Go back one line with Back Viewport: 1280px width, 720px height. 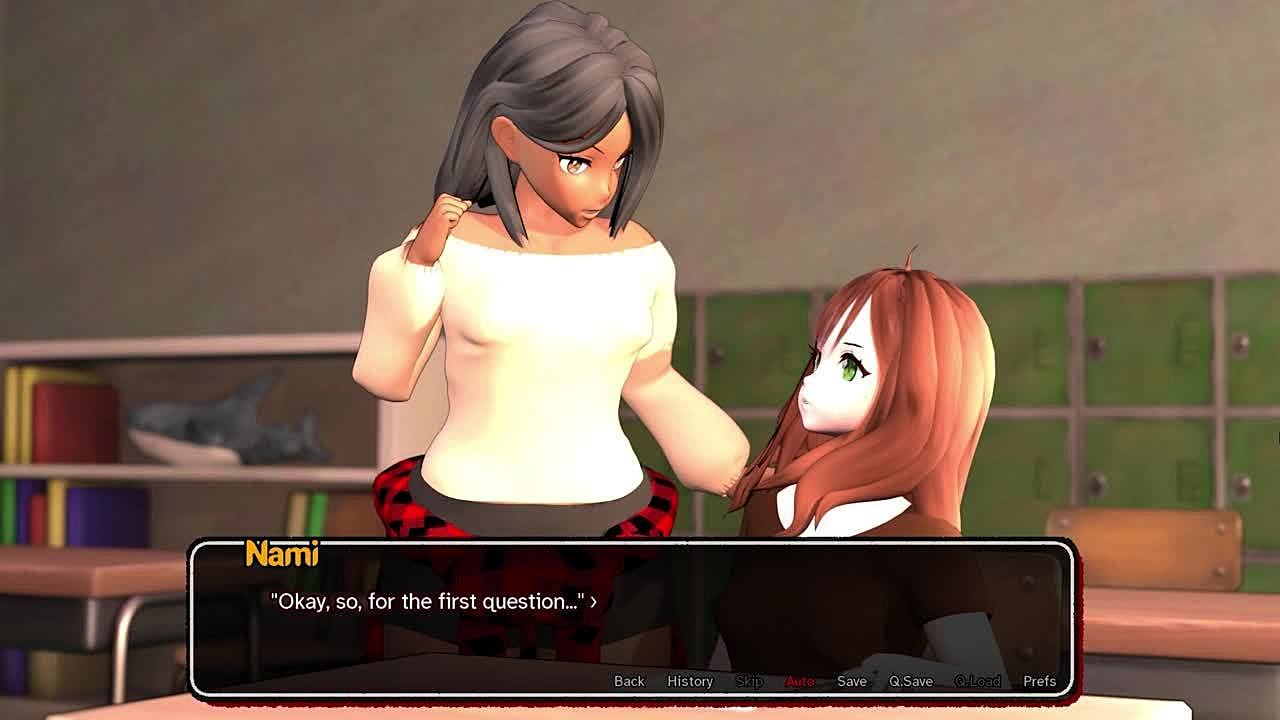629,681
